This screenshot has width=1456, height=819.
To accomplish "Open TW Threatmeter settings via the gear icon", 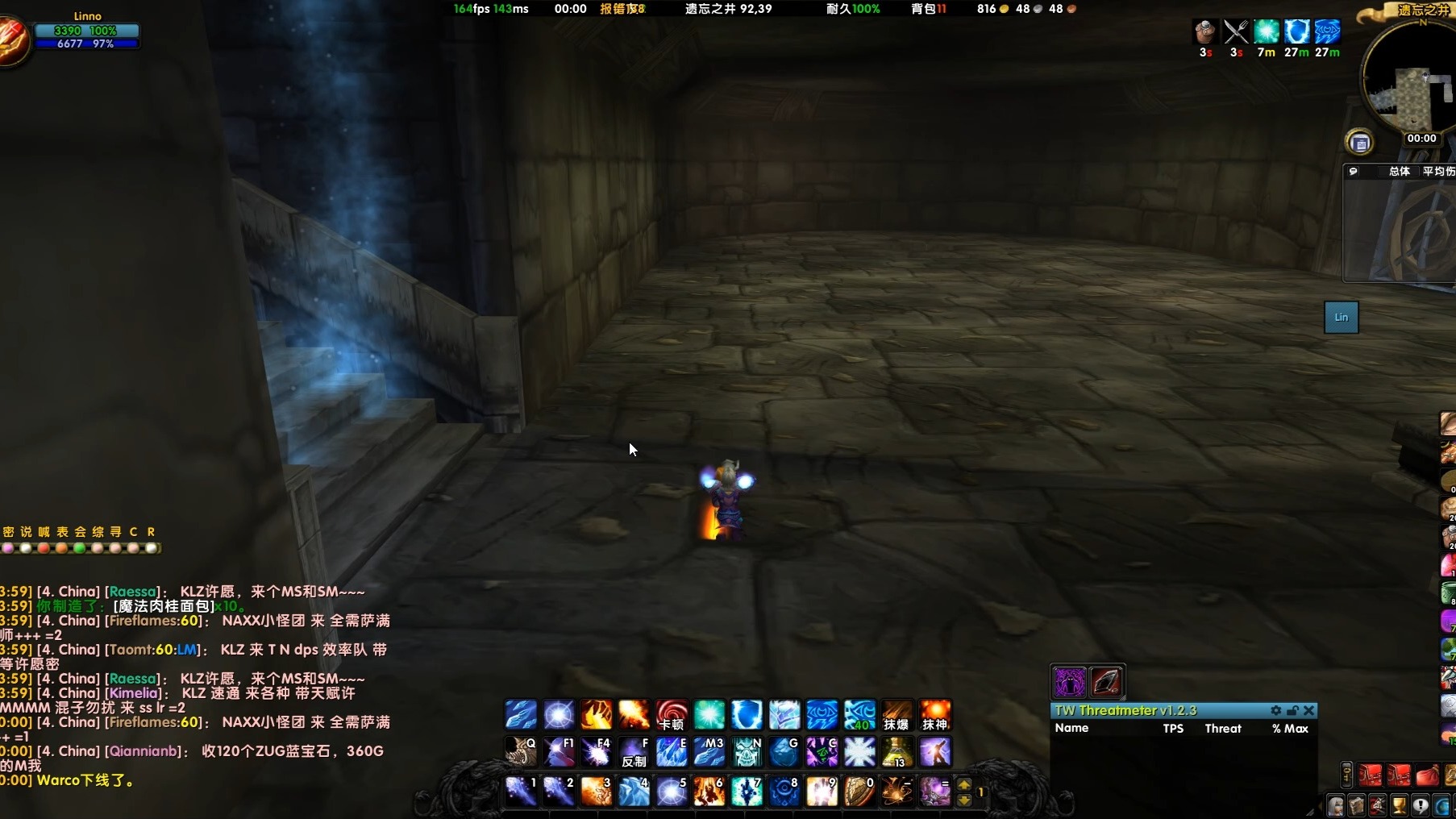I will (1276, 711).
